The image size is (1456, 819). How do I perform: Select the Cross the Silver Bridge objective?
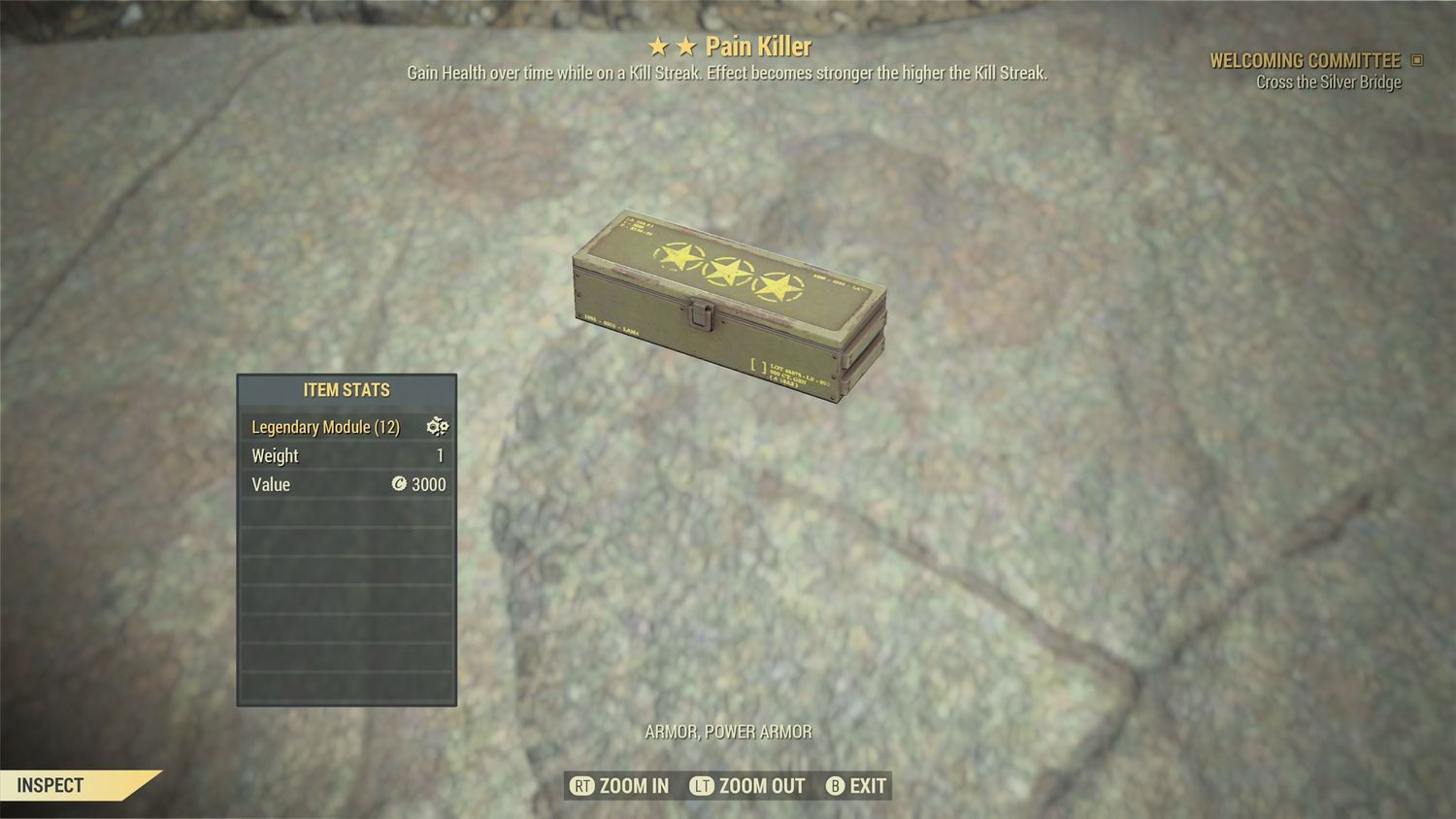coord(1329,82)
